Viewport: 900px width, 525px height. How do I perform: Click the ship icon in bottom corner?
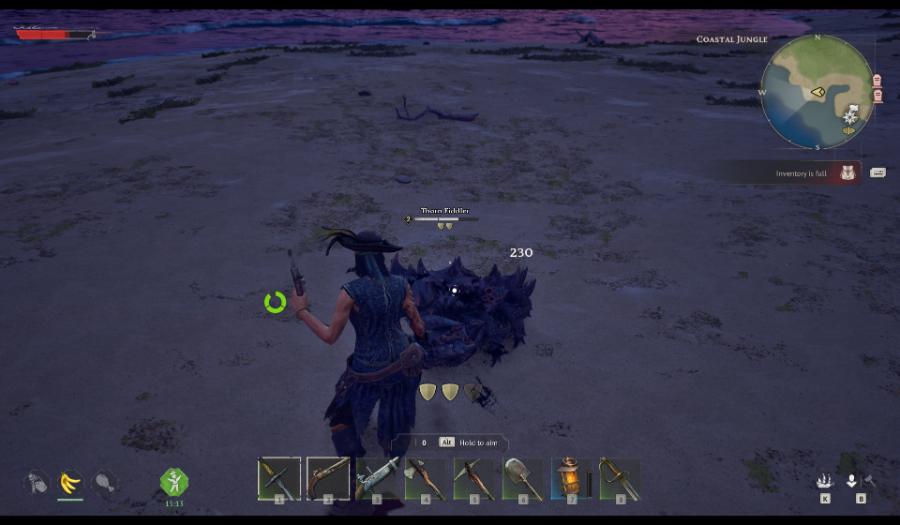point(824,482)
